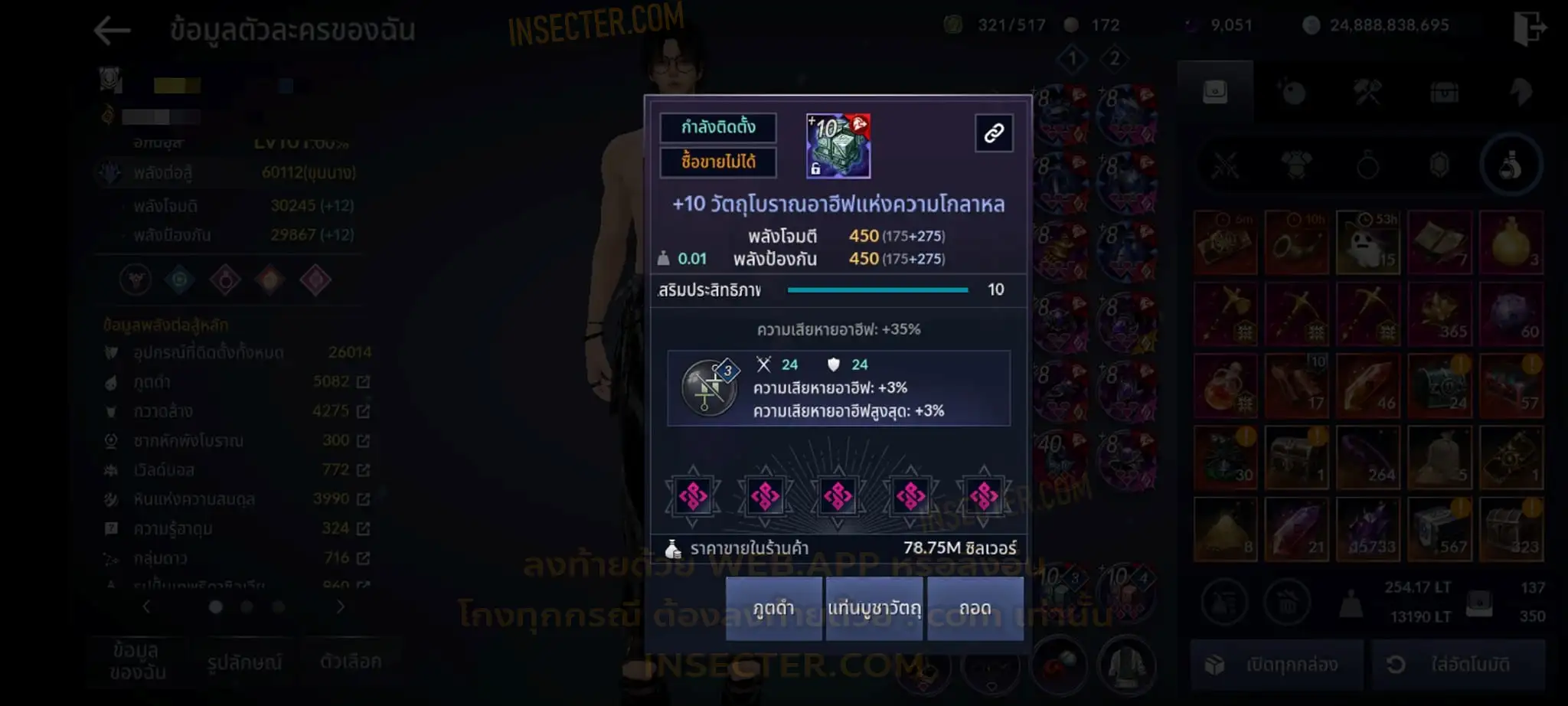Select the ghost item slot in inventory
This screenshot has width=1568, height=706.
tap(1368, 243)
